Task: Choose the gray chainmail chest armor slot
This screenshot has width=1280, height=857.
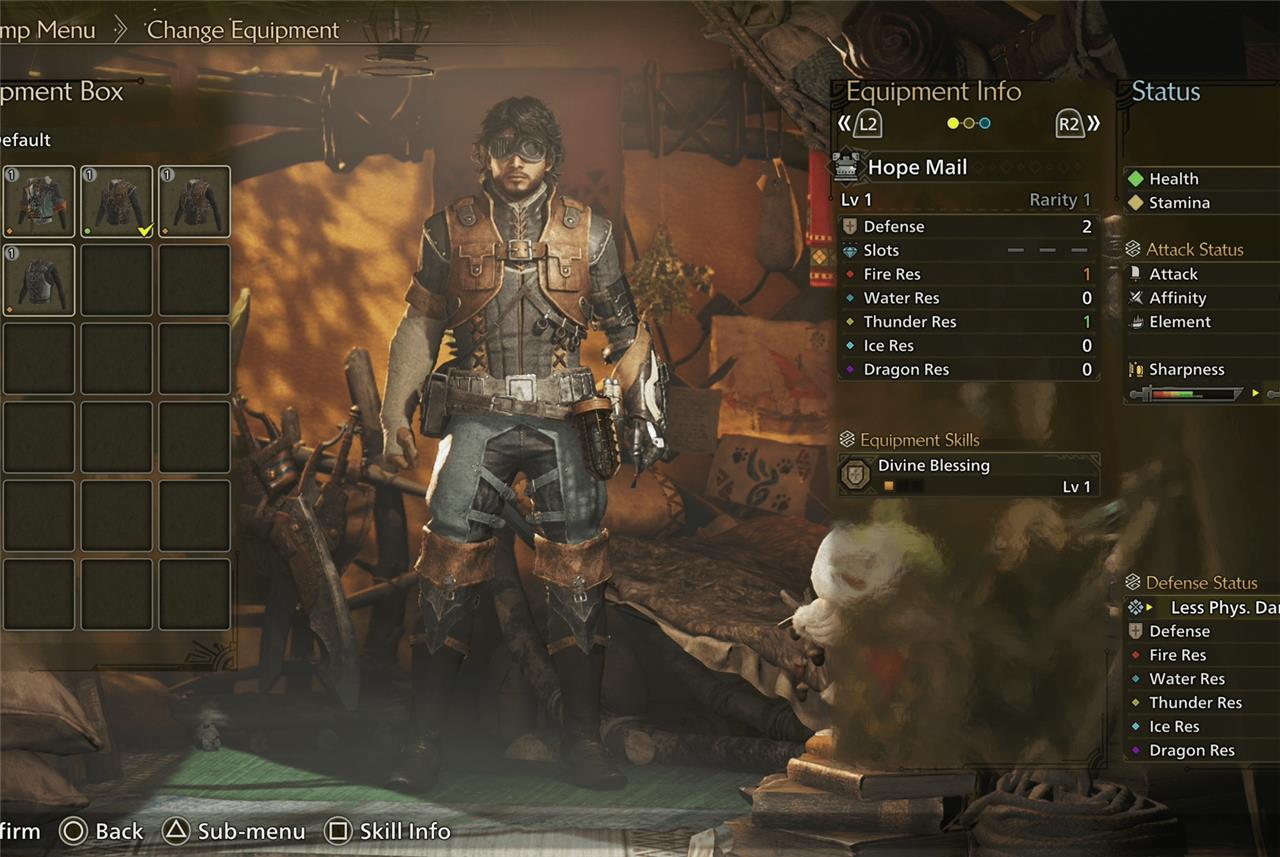Action: point(39,280)
